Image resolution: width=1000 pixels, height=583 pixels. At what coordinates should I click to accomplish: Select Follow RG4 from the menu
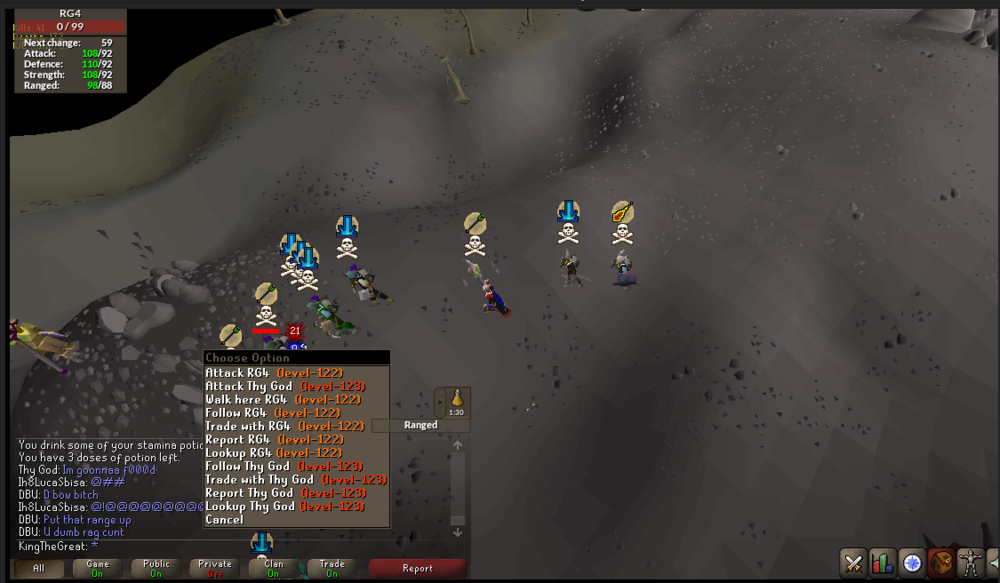(x=270, y=412)
